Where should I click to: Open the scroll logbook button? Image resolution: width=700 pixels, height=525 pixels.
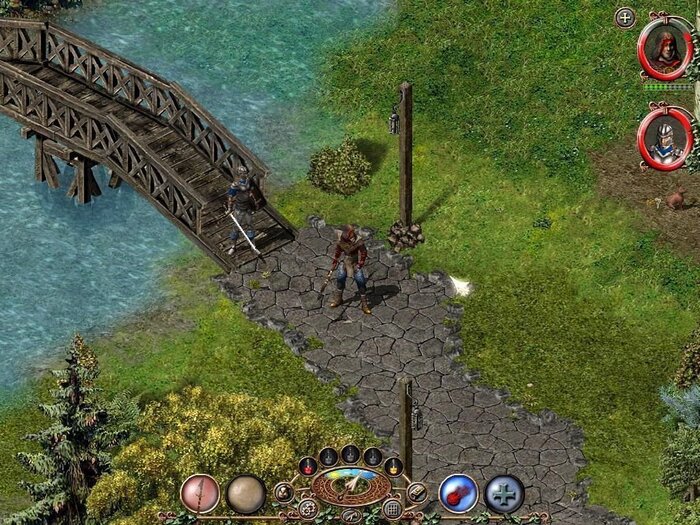pyautogui.click(x=417, y=492)
